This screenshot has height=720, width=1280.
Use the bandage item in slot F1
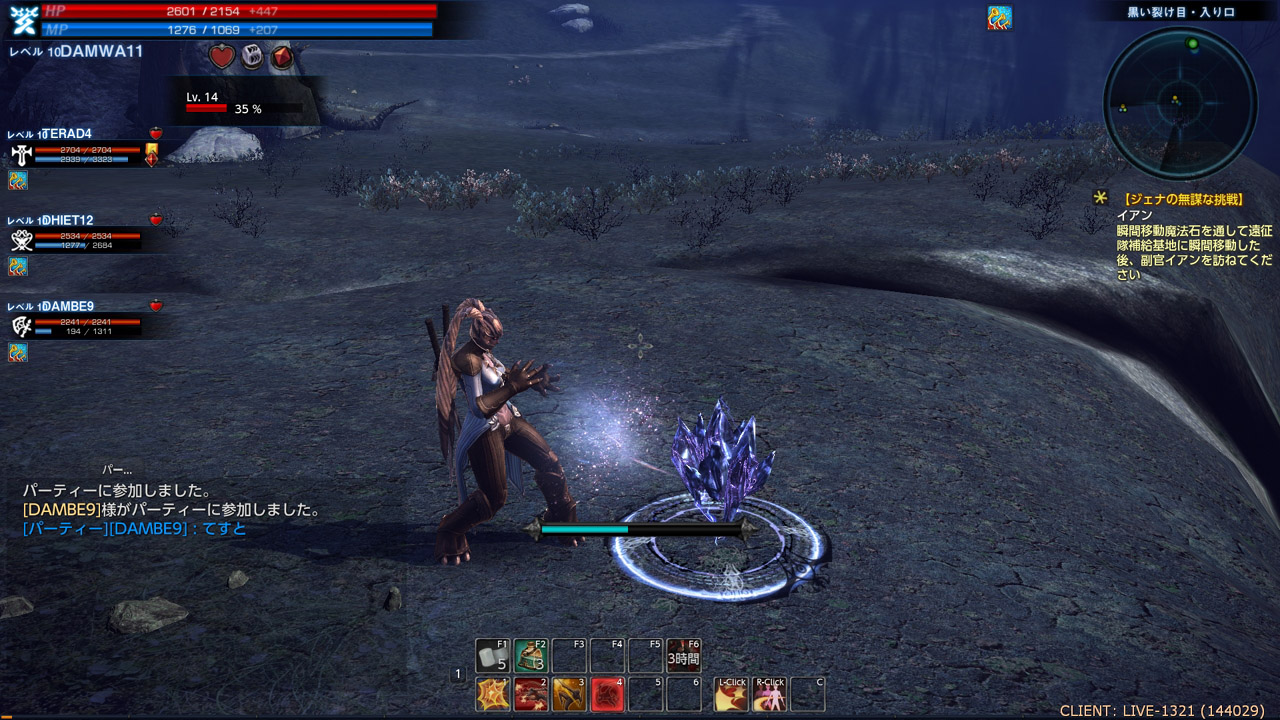(492, 656)
